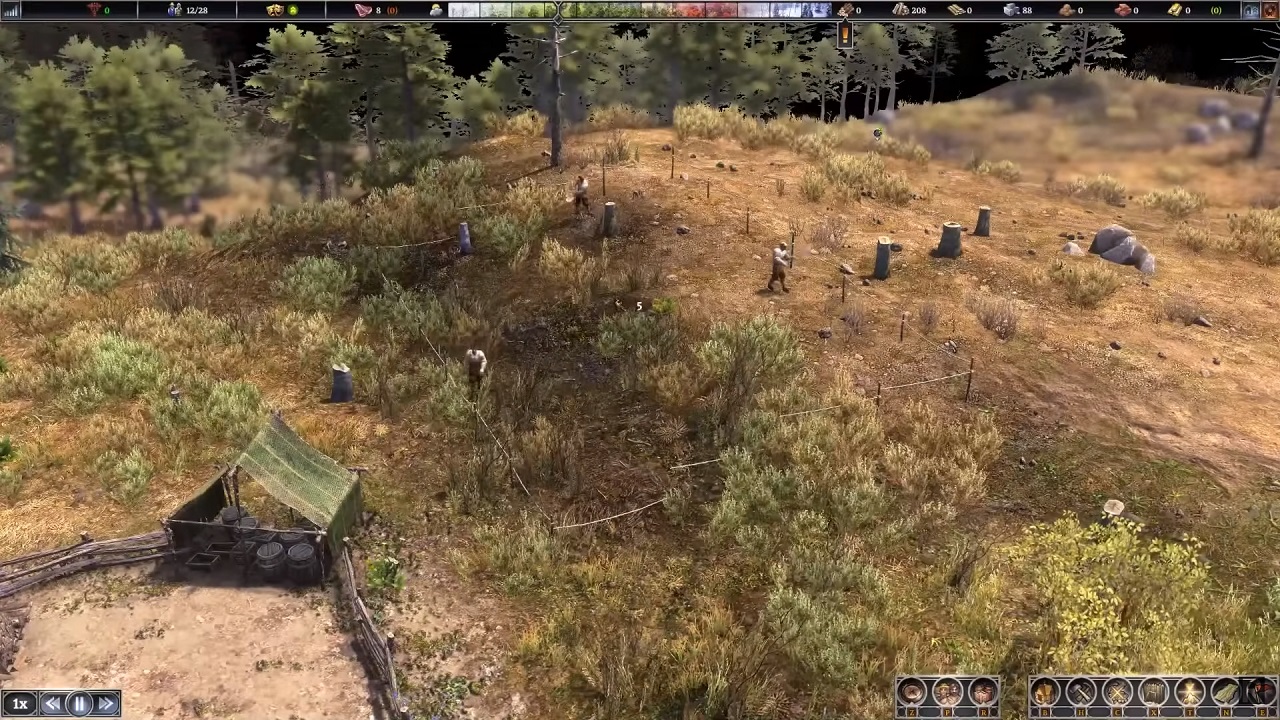Speed up the game with fast-forward
The image size is (1280, 720).
coord(106,704)
